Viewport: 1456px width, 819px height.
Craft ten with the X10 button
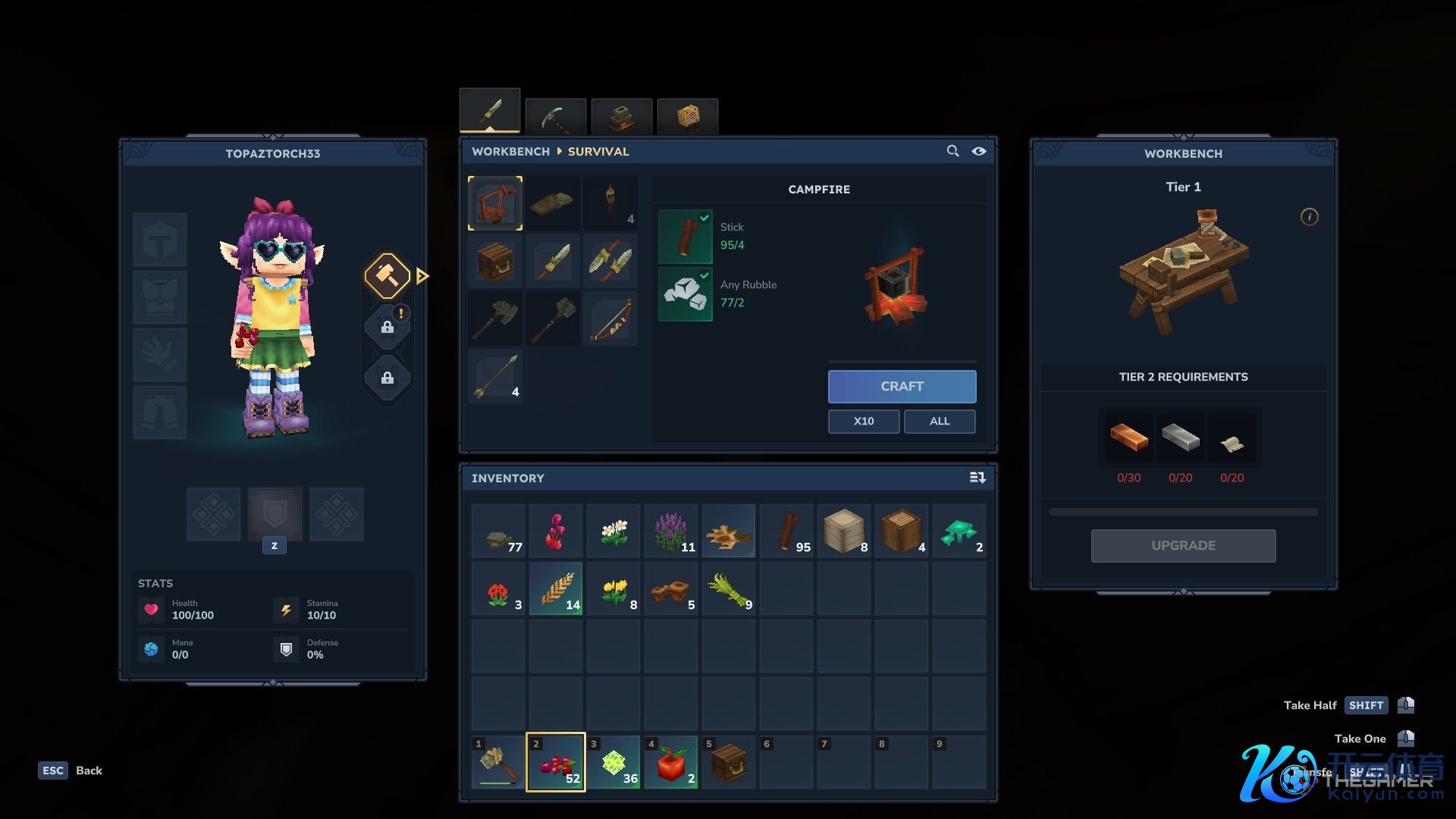pyautogui.click(x=863, y=421)
